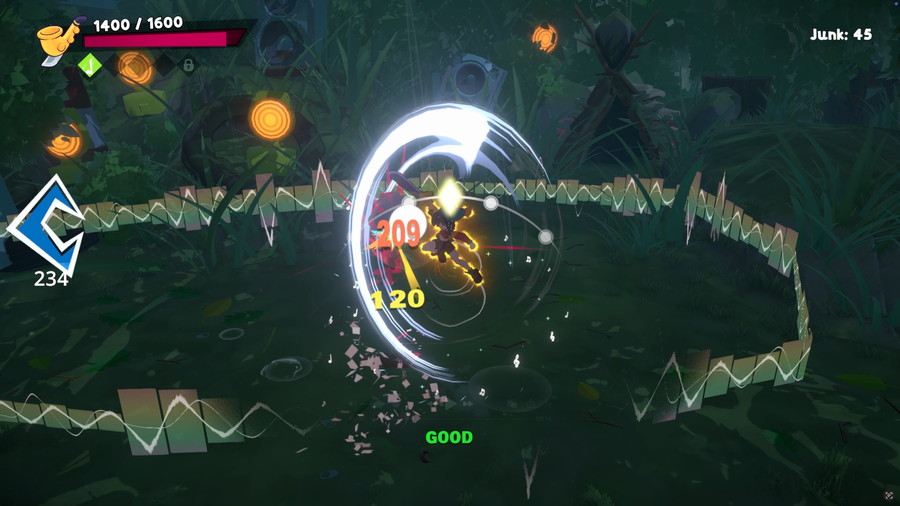Toggle fullscreen with the corner expand icon
Image resolution: width=900 pixels, height=506 pixels.
tap(888, 495)
